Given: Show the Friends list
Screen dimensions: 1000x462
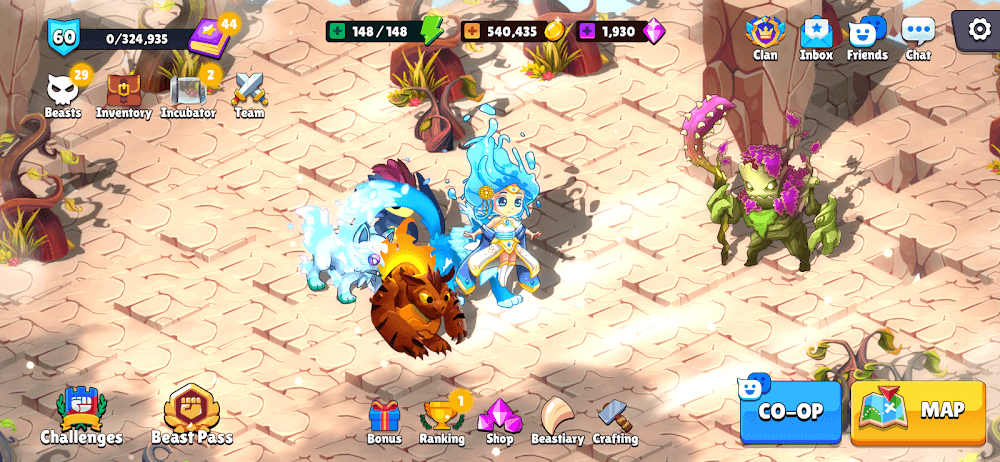Looking at the screenshot, I should pos(866,37).
